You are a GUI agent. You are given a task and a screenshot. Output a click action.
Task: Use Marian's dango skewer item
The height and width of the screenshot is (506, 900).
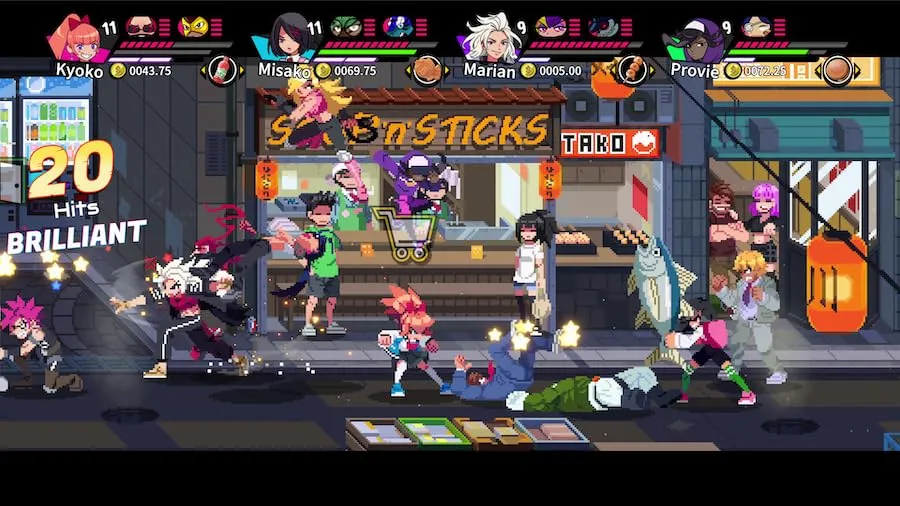coord(632,70)
